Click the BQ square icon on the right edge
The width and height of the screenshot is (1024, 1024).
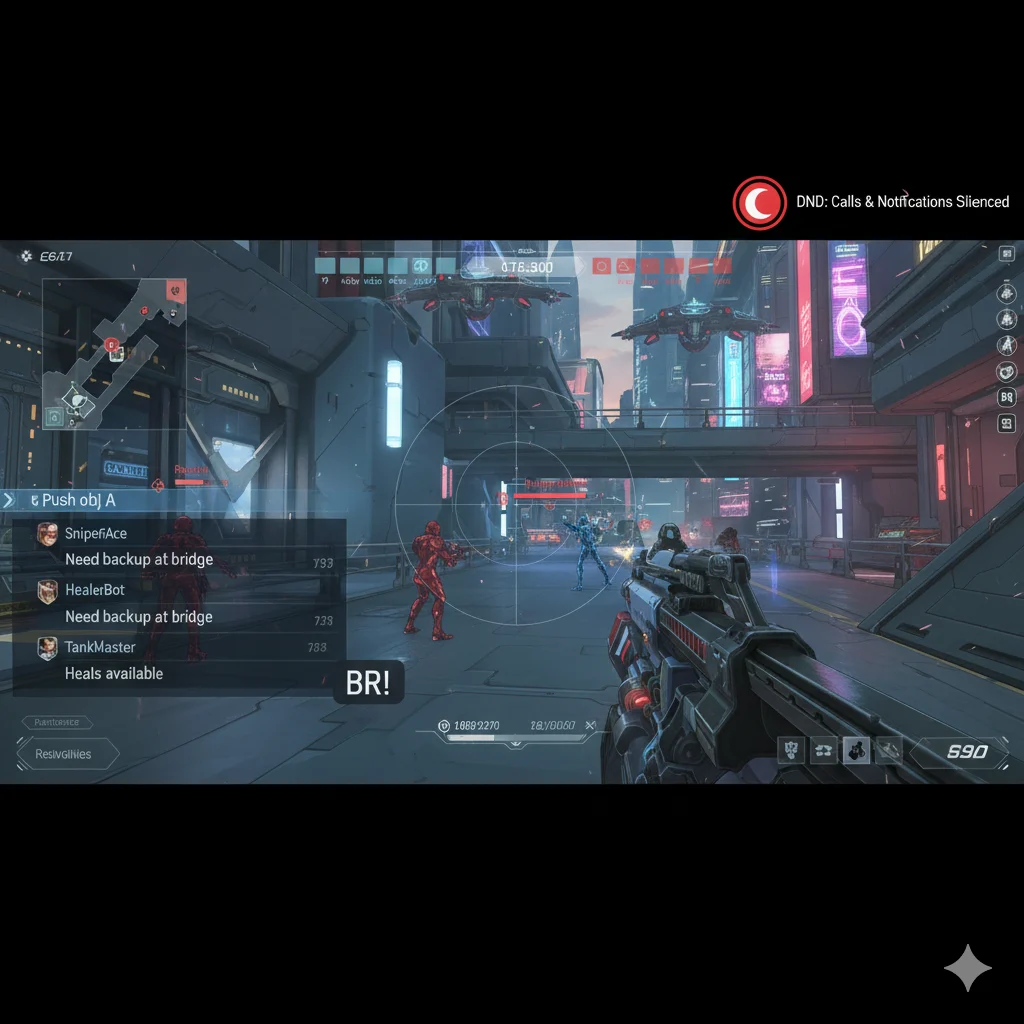[x=1006, y=397]
